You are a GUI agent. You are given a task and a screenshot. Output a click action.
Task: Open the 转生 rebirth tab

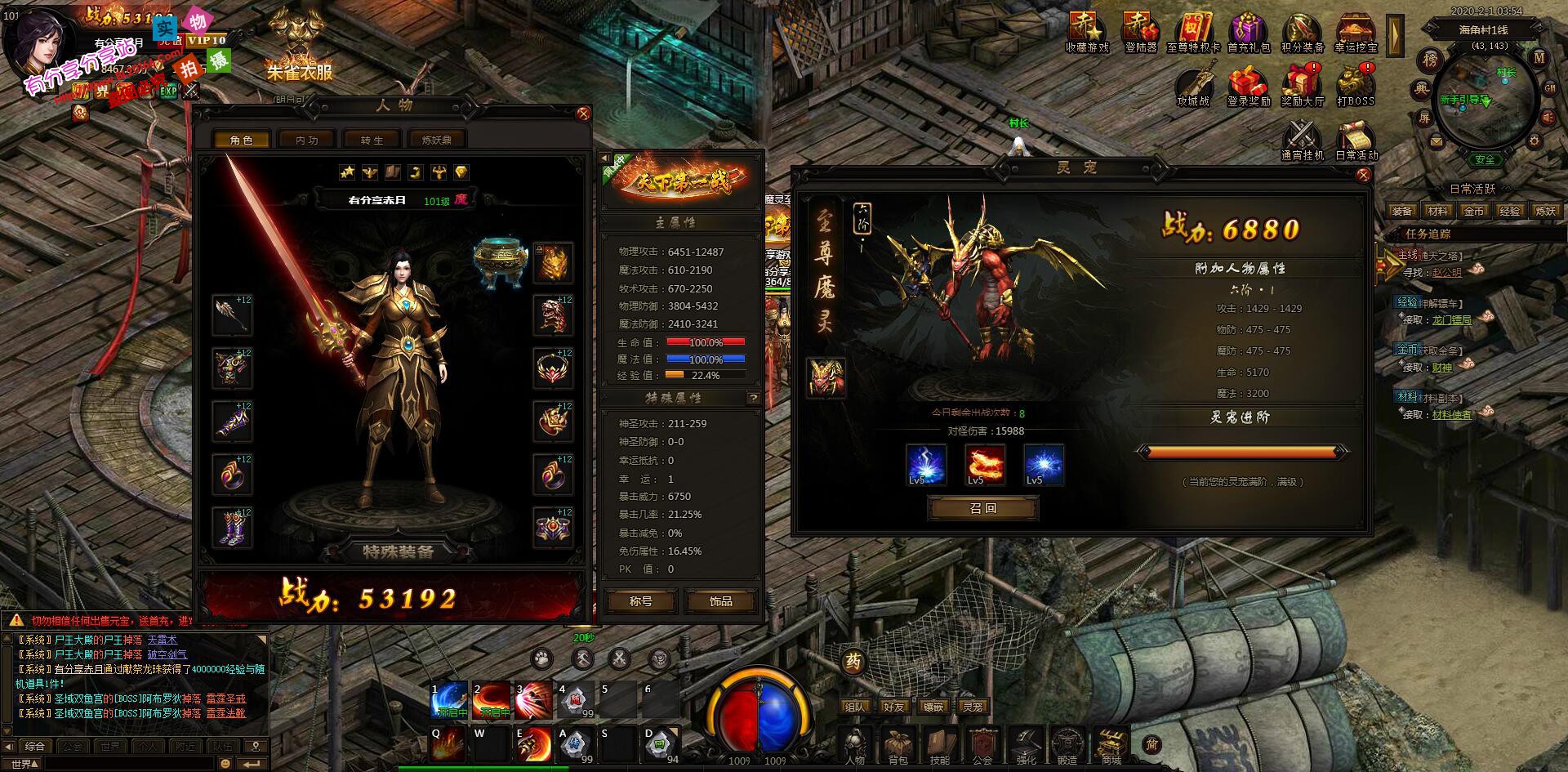tap(372, 140)
